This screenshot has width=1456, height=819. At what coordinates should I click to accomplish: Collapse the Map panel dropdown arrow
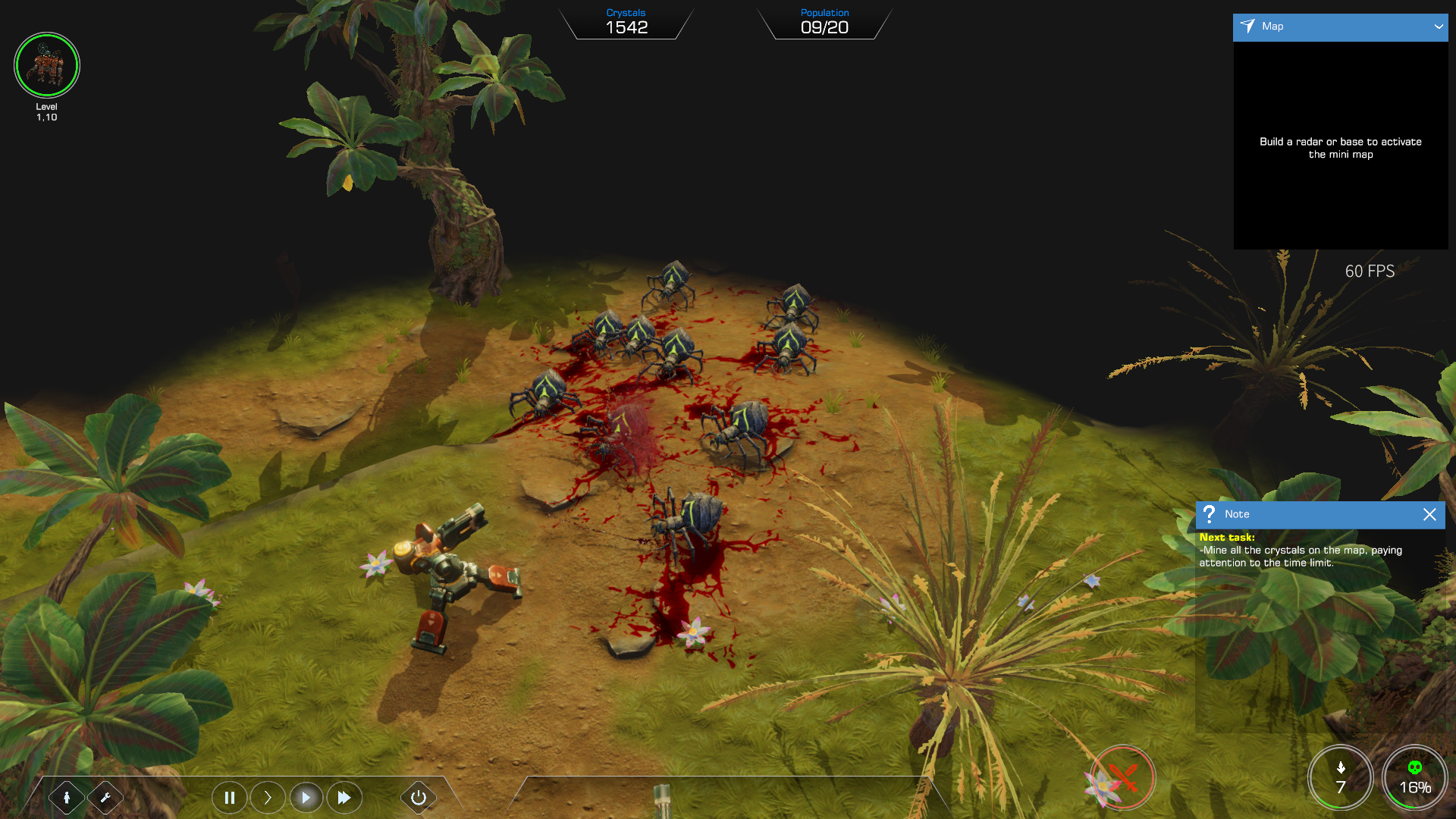(x=1438, y=27)
